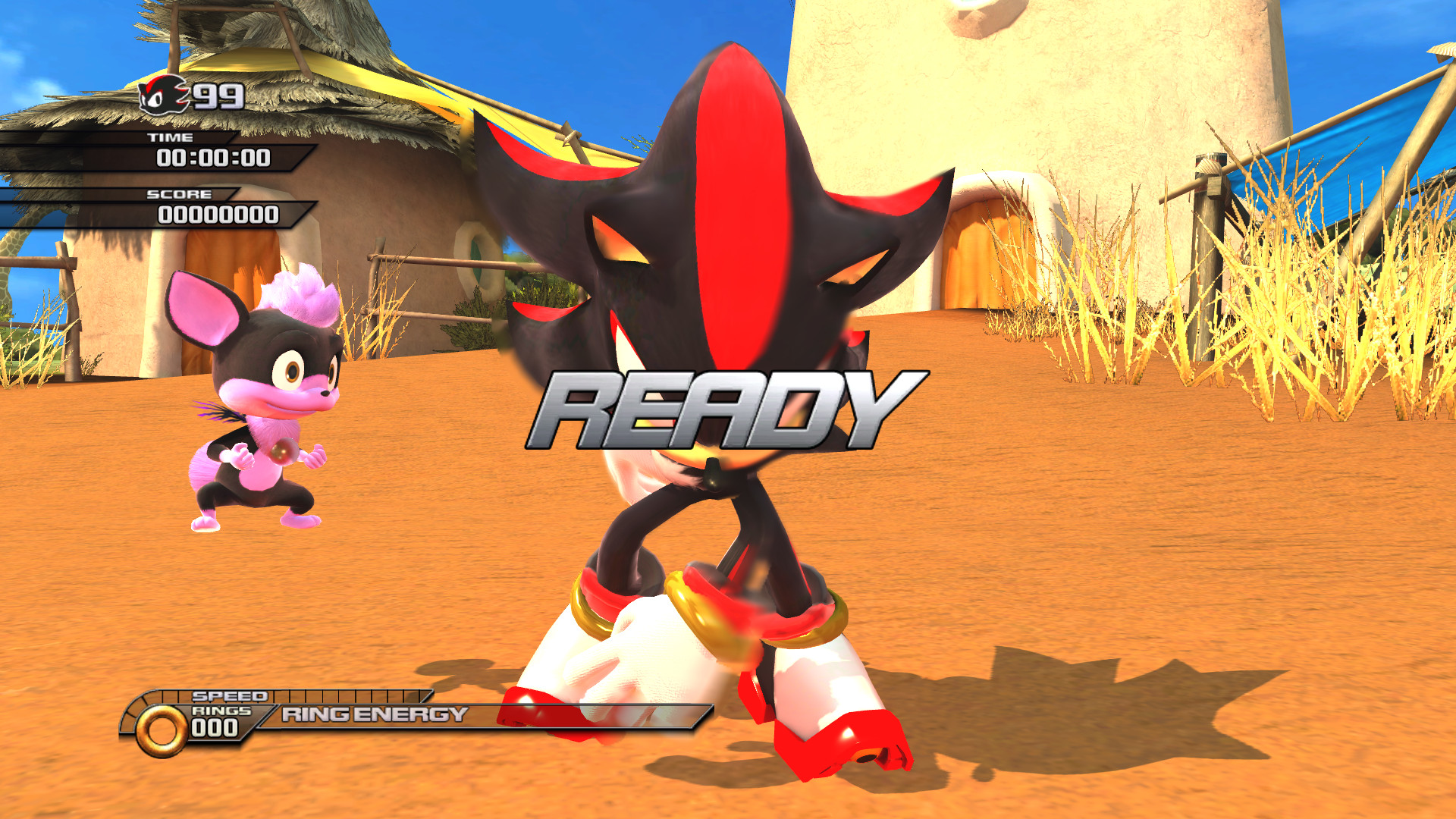
Task: Select the SPEED gauge label
Action: pos(227,694)
